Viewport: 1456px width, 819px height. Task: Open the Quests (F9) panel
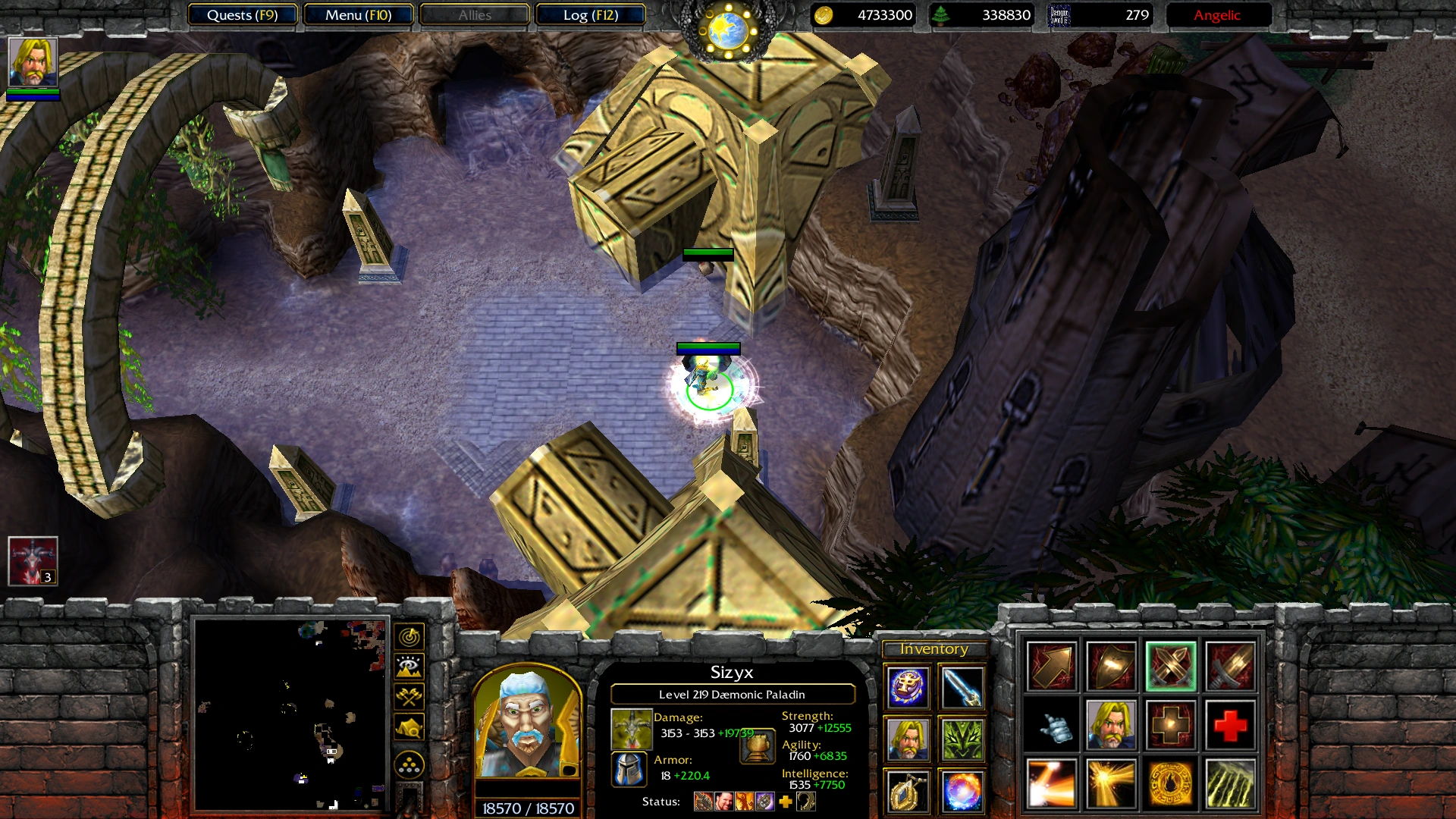pos(244,14)
